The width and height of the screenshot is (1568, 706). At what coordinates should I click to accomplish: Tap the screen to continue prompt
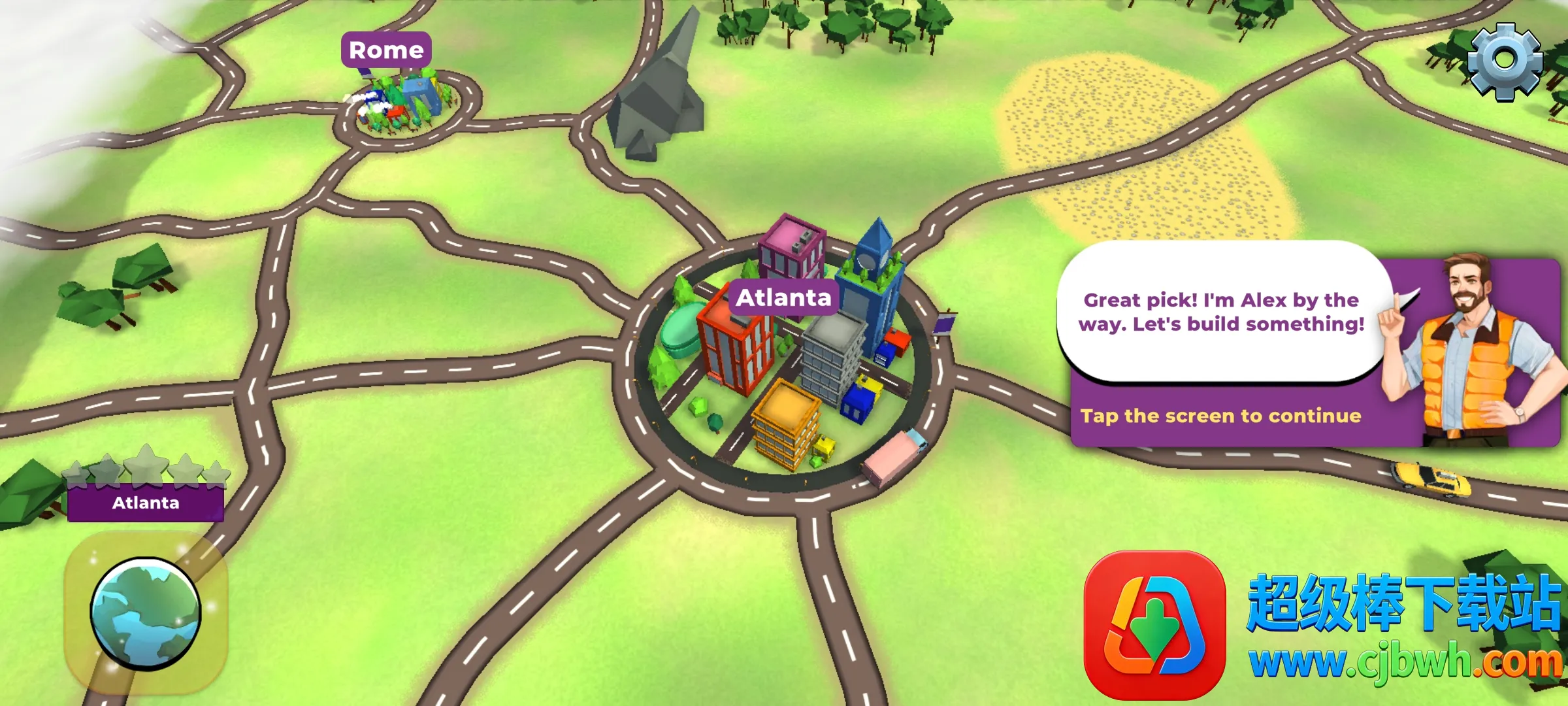coord(1220,416)
